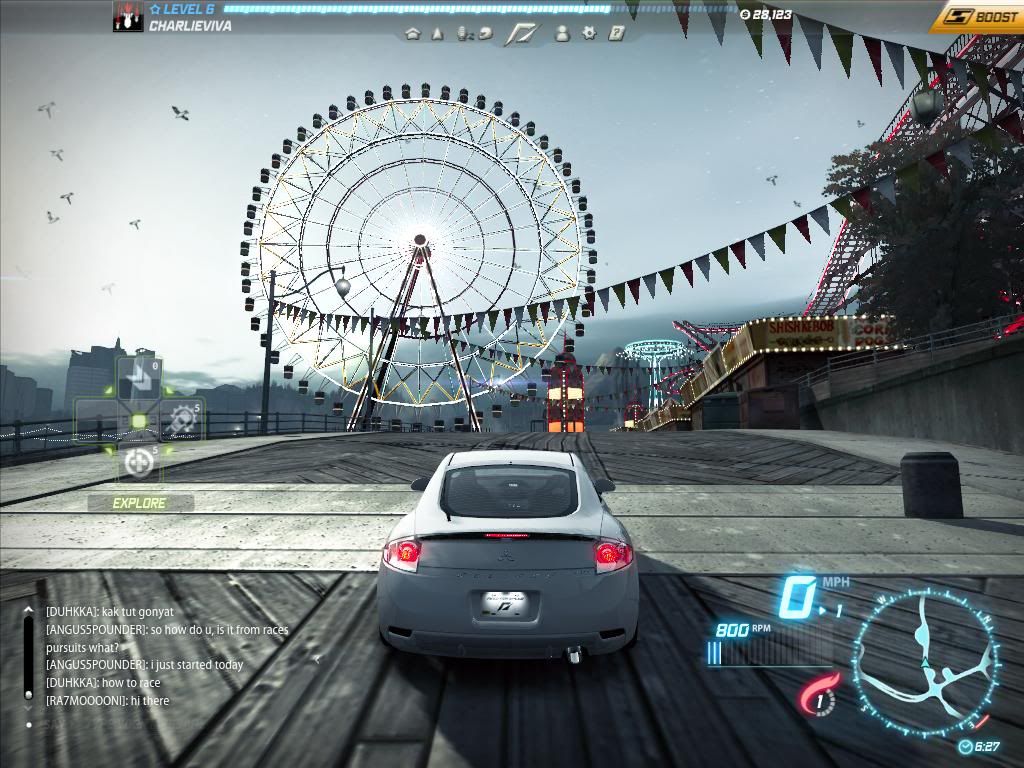This screenshot has width=1024, height=768.
Task: Click the arrow navigation icon in top bar
Action: point(437,33)
